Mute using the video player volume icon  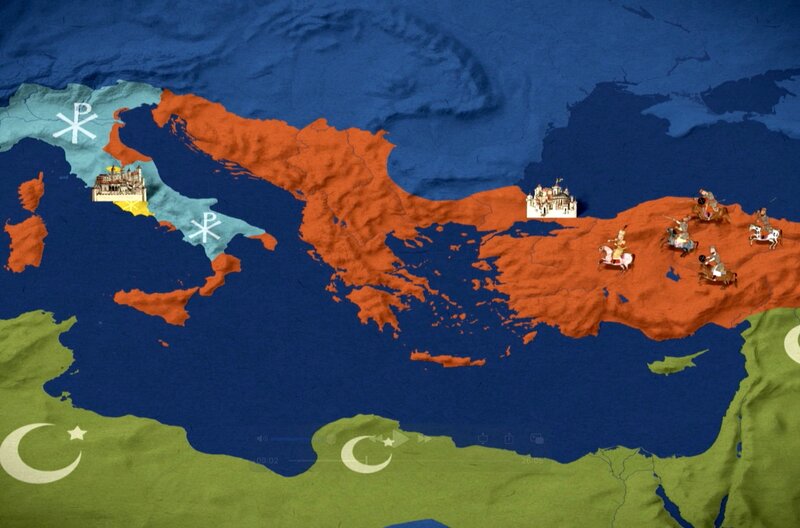click(259, 438)
